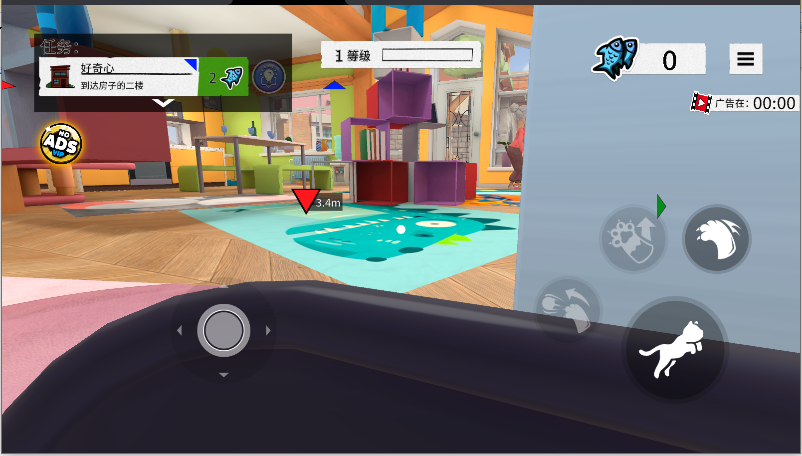Open the No ADS VIP offer

60,144
